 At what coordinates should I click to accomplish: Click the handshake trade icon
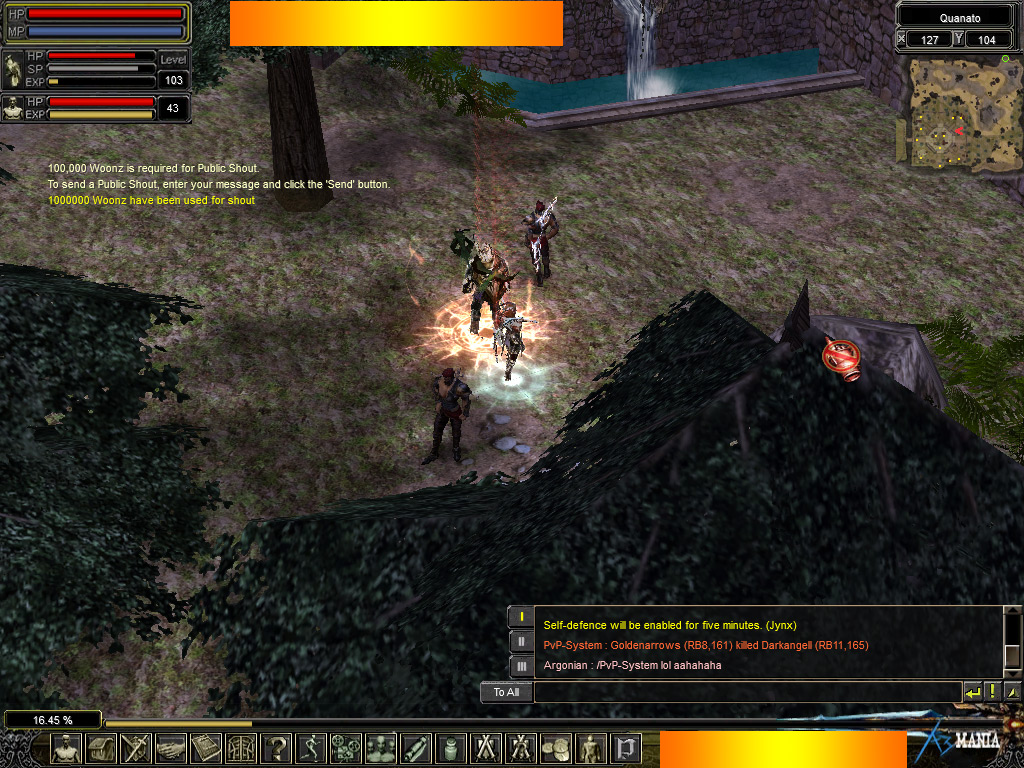coord(171,747)
